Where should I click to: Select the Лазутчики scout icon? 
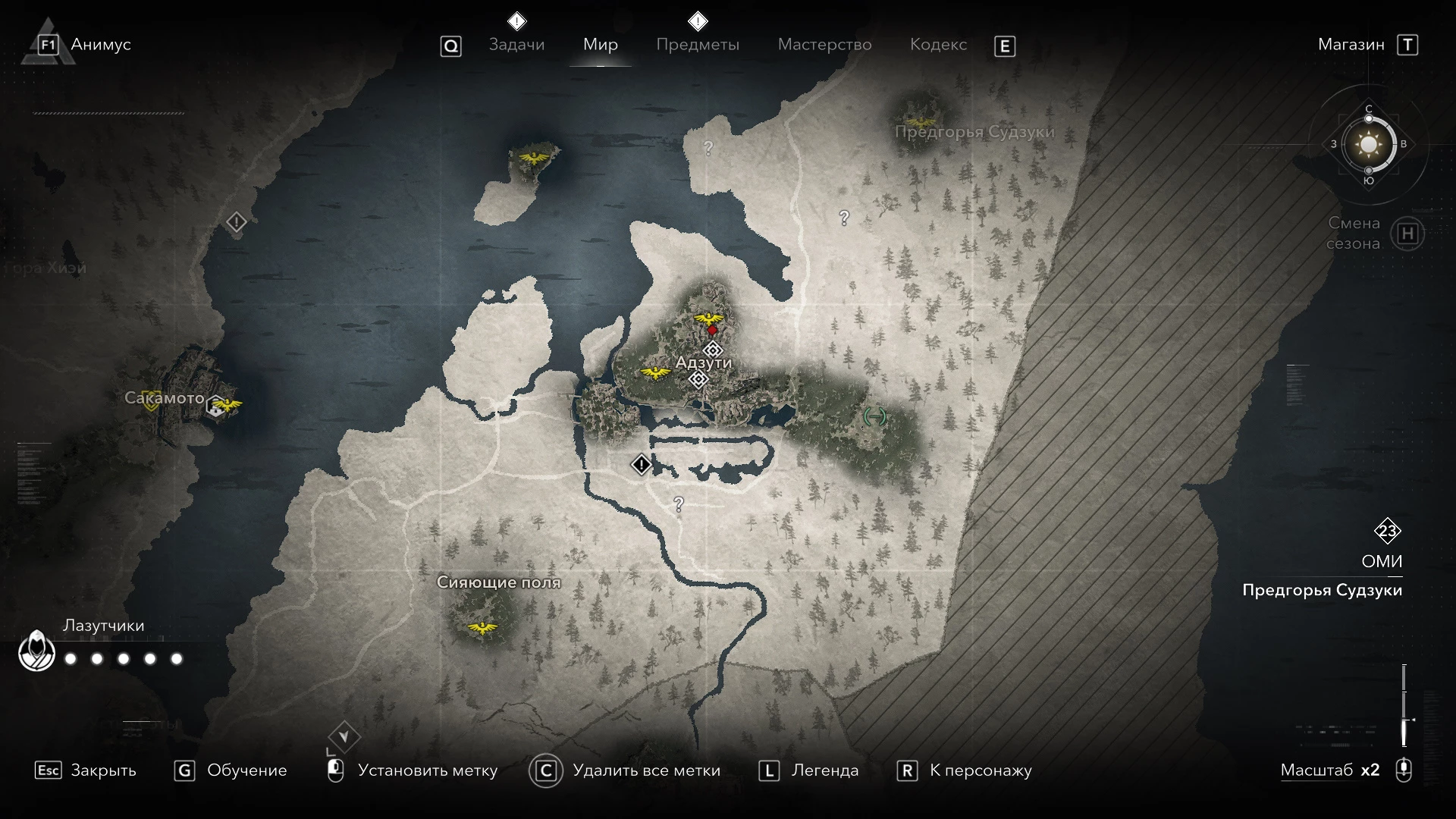(36, 651)
